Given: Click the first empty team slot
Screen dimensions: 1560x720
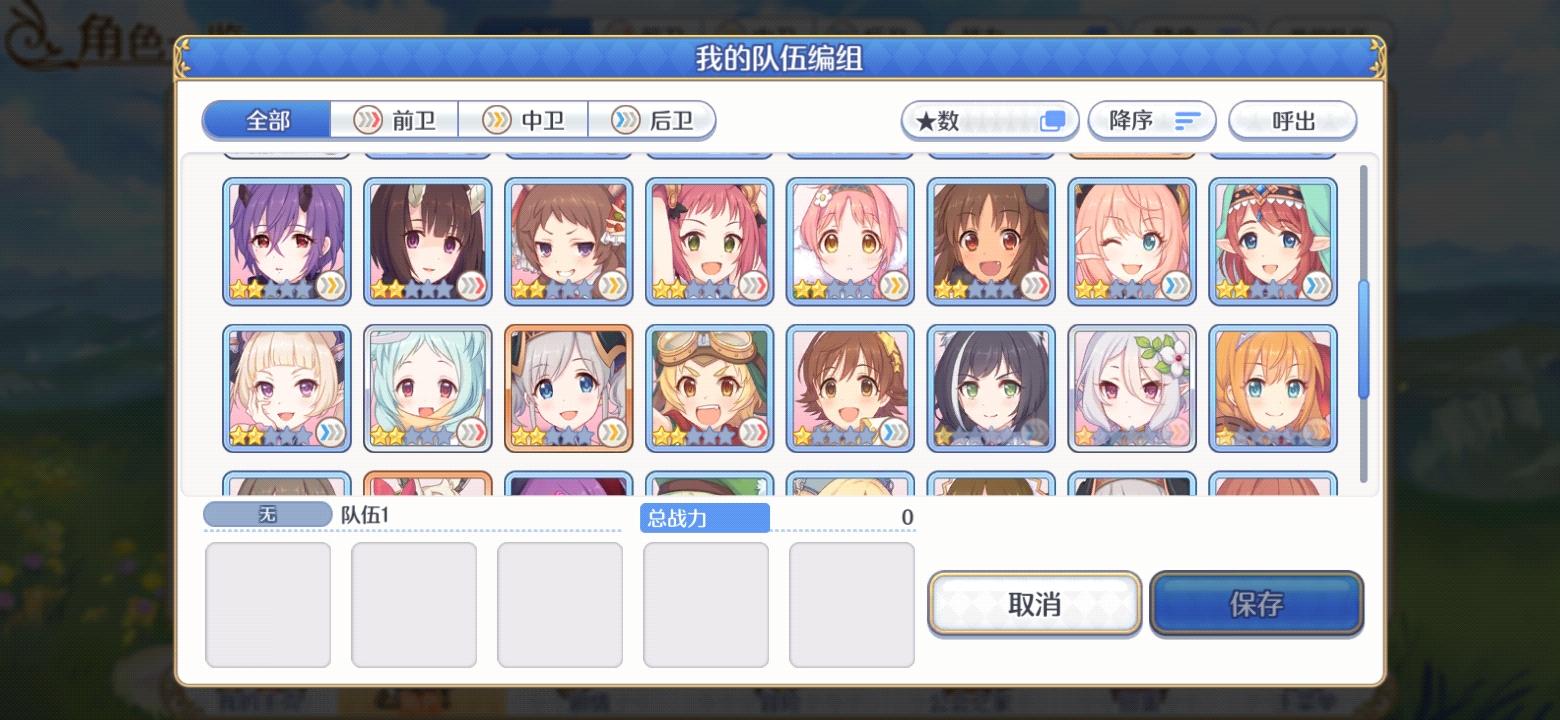Looking at the screenshot, I should click(267, 603).
